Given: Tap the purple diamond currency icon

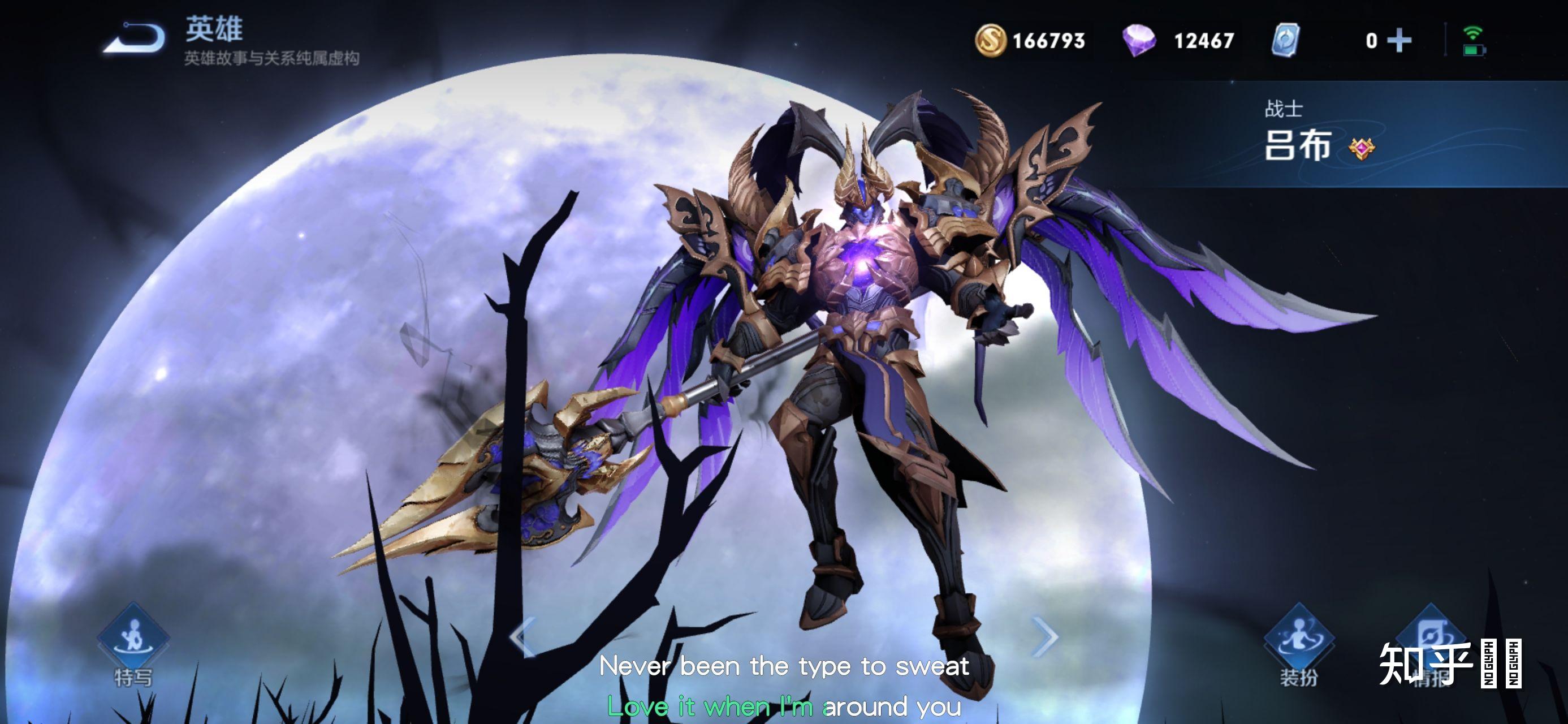Looking at the screenshot, I should pos(1138,41).
